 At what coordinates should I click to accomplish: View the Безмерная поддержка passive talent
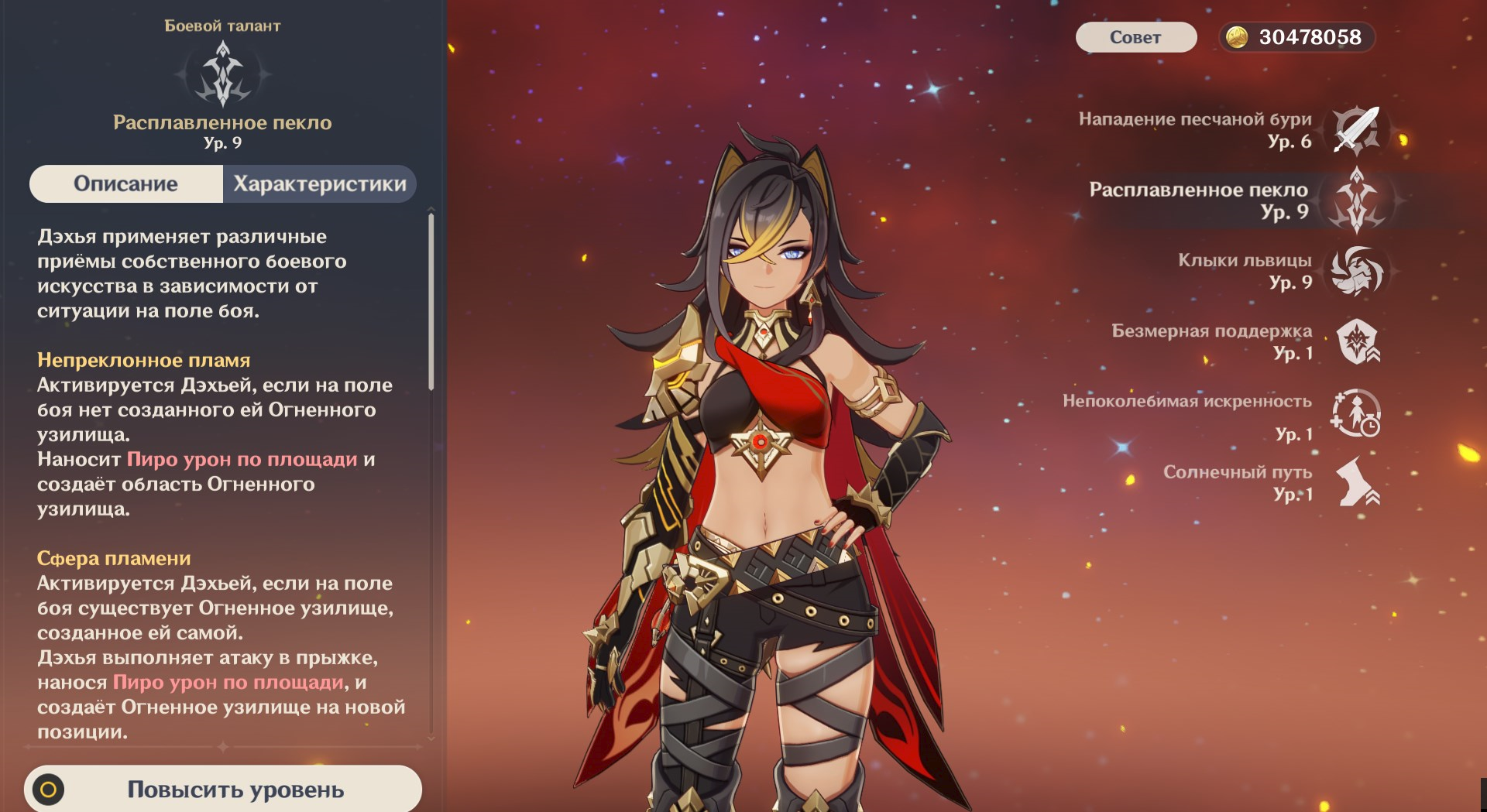pos(1357,341)
